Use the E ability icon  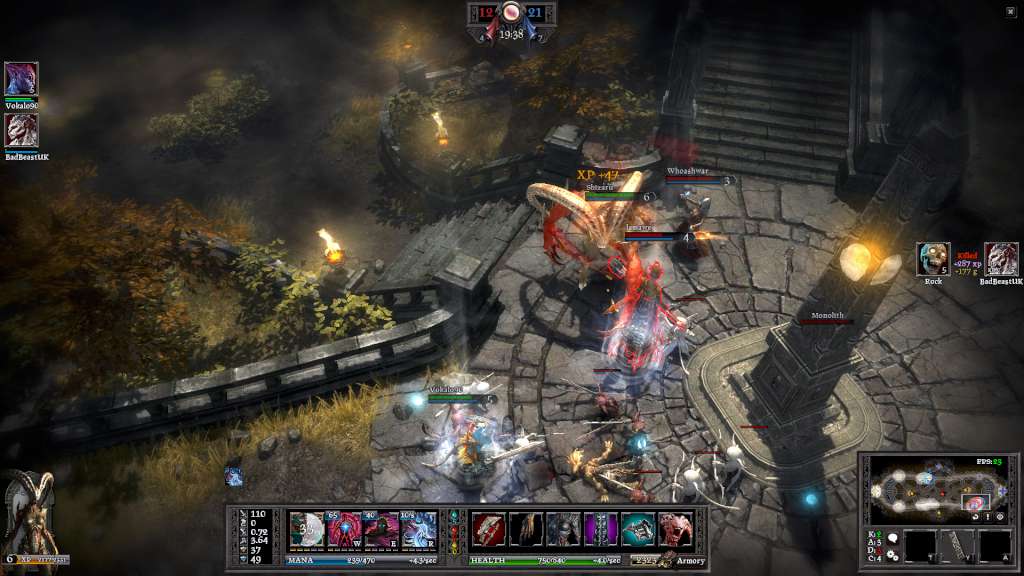(382, 529)
